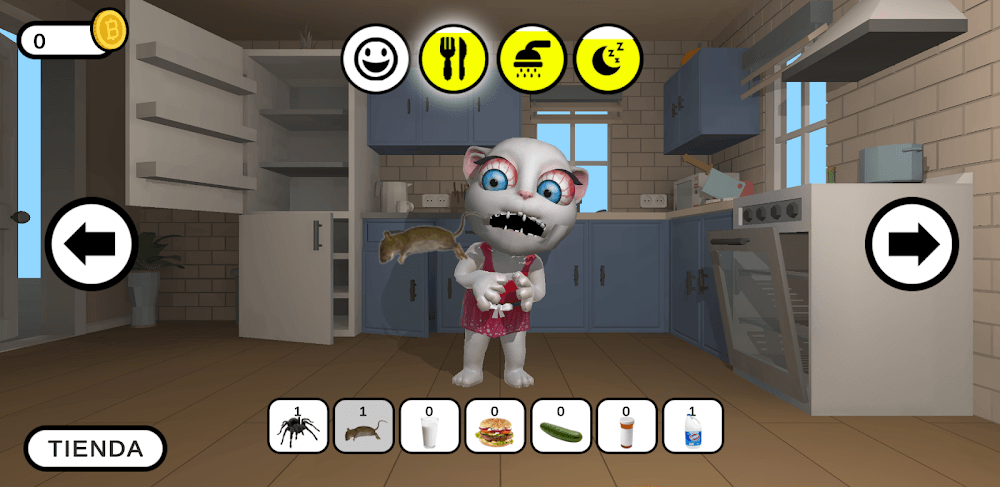Pick the glass of milk slot
1000x487 pixels.
tap(429, 426)
